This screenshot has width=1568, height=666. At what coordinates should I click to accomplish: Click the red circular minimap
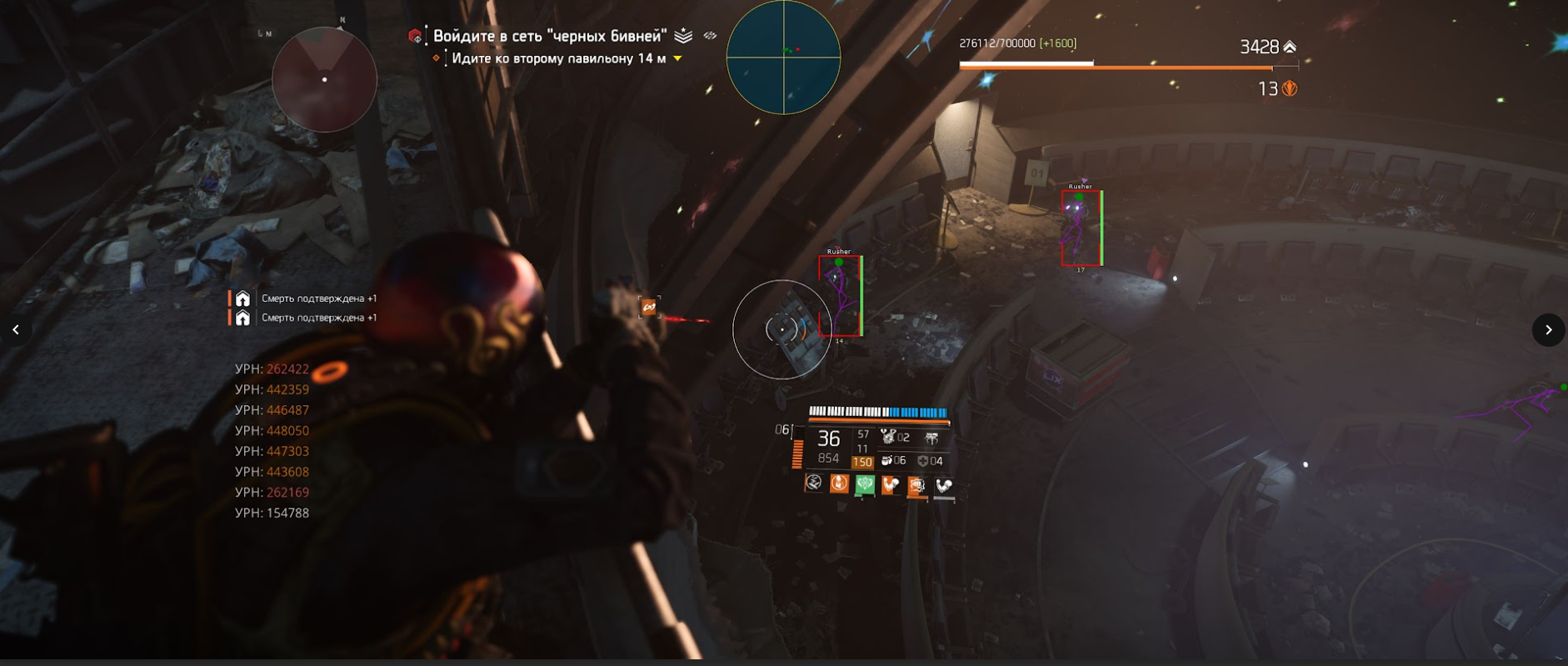coord(324,80)
